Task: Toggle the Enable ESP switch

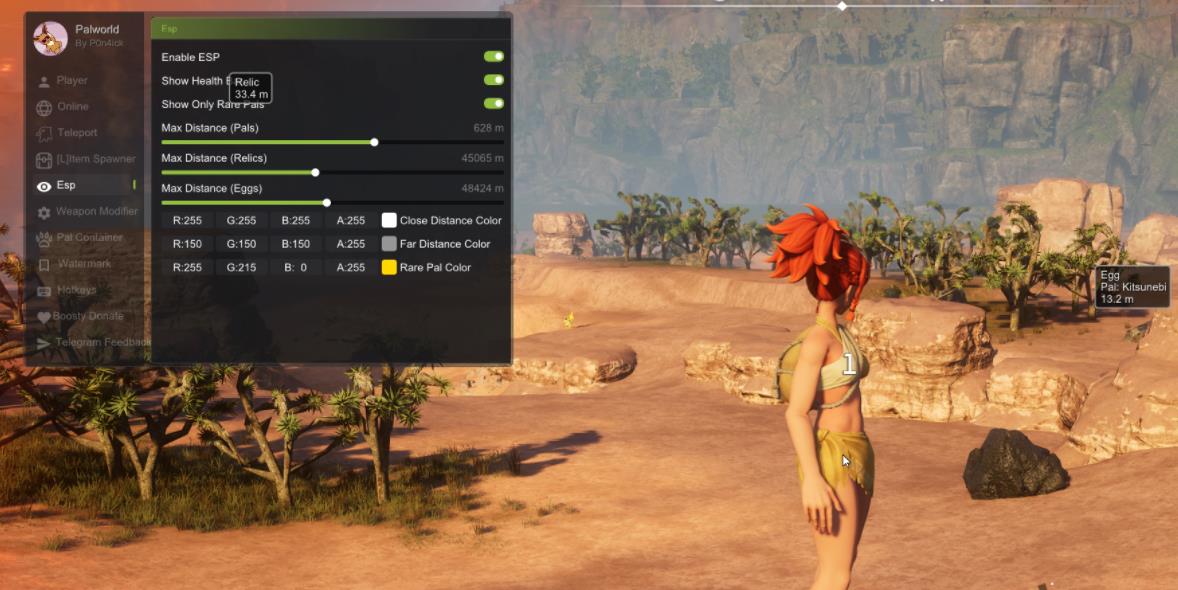Action: [493, 57]
